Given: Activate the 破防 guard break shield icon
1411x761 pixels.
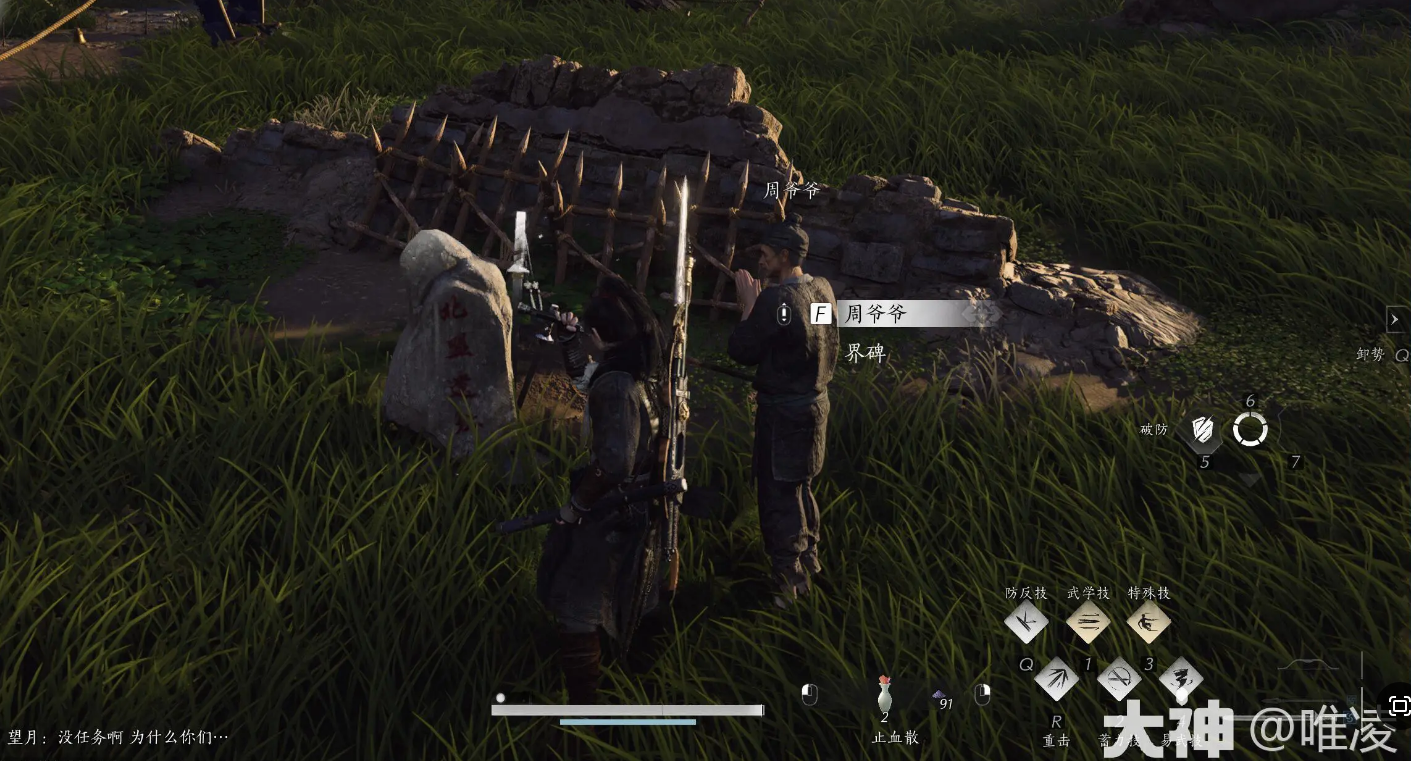Looking at the screenshot, I should (1205, 431).
